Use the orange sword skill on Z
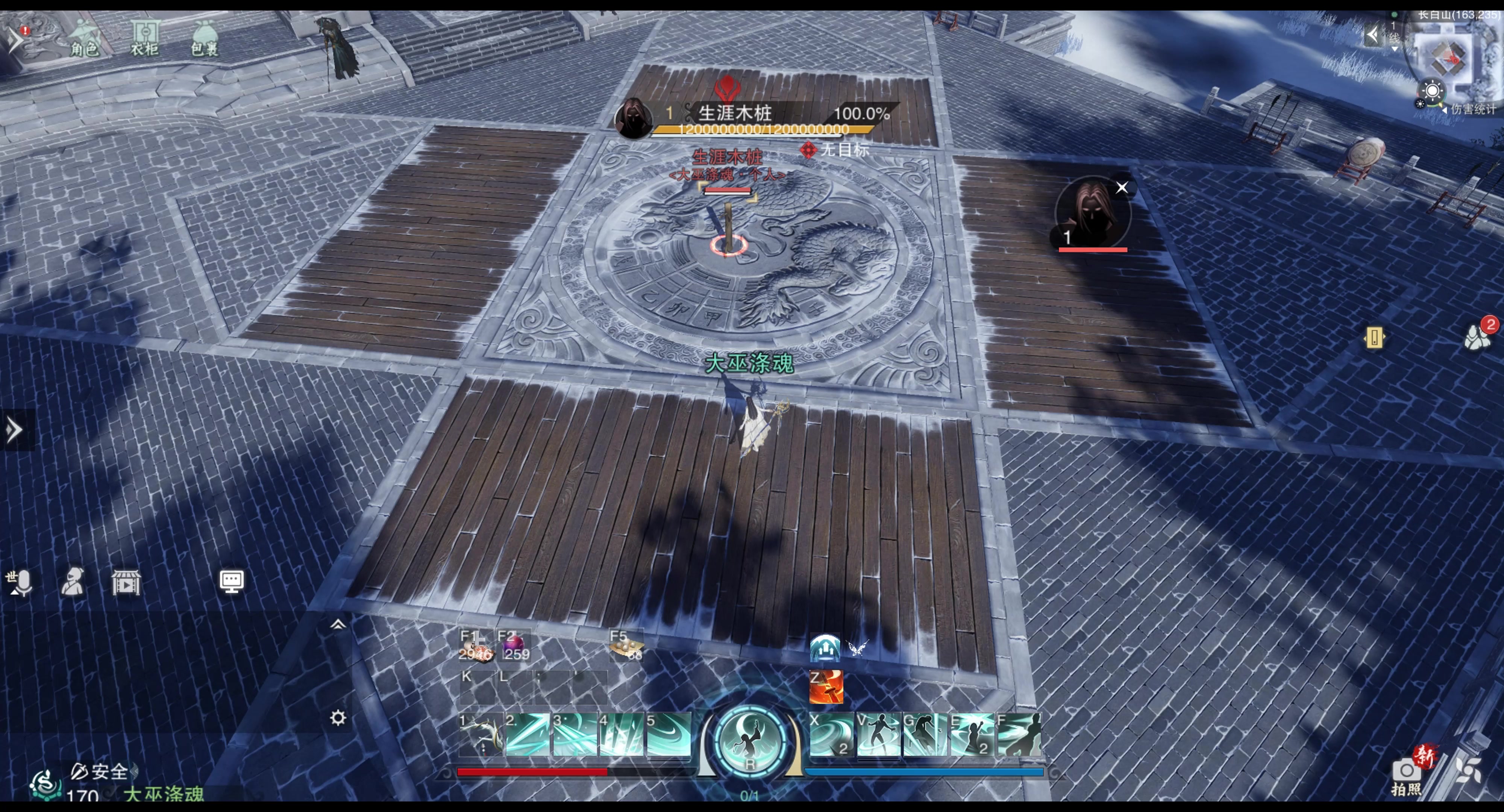Viewport: 1504px width, 812px height. [x=826, y=686]
